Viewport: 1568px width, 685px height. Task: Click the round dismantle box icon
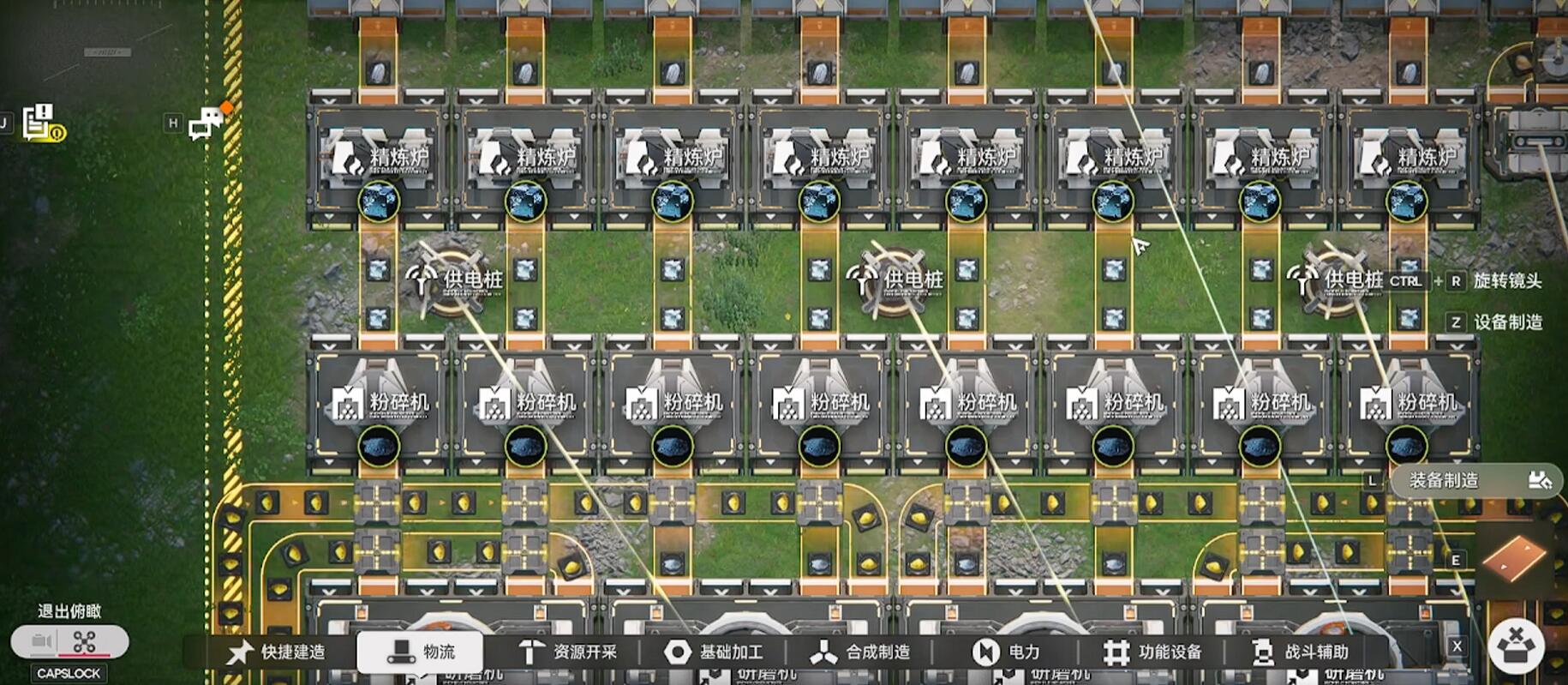tap(1516, 645)
